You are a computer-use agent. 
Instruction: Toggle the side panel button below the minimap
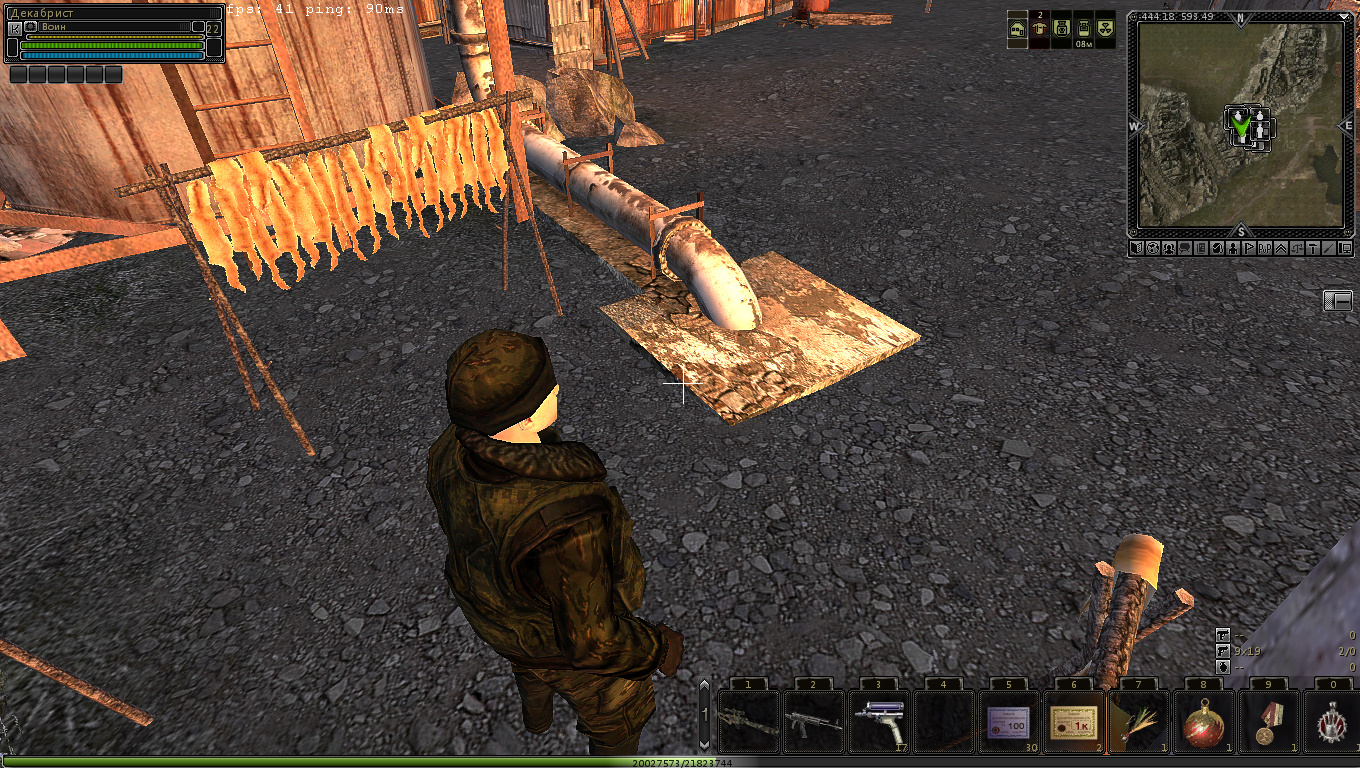coord(1337,300)
